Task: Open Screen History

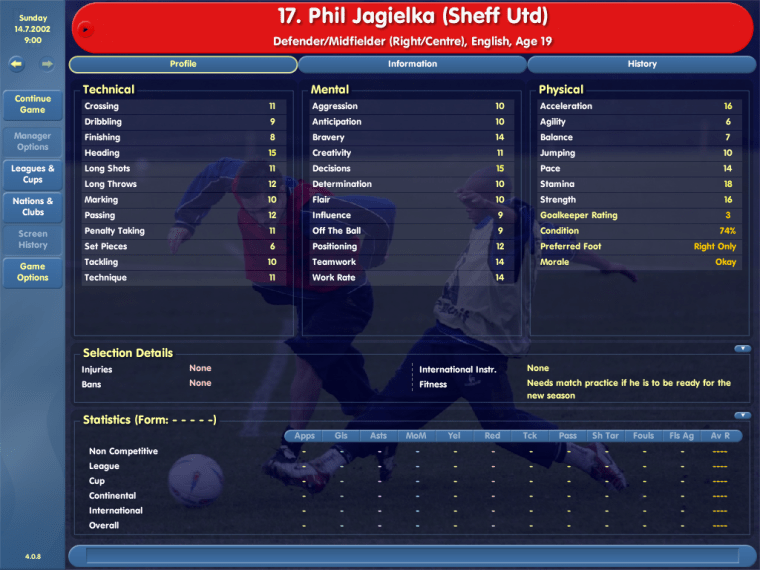Action: (33, 239)
